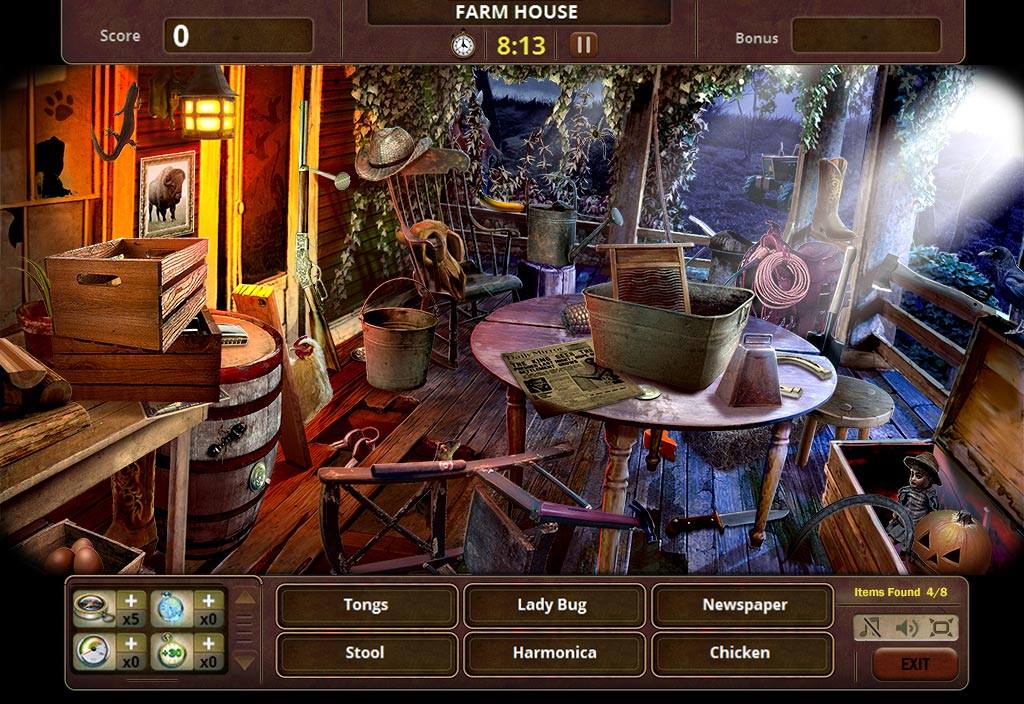The width and height of the screenshot is (1024, 704).
Task: Pause the game with the pause button
Action: pos(583,44)
